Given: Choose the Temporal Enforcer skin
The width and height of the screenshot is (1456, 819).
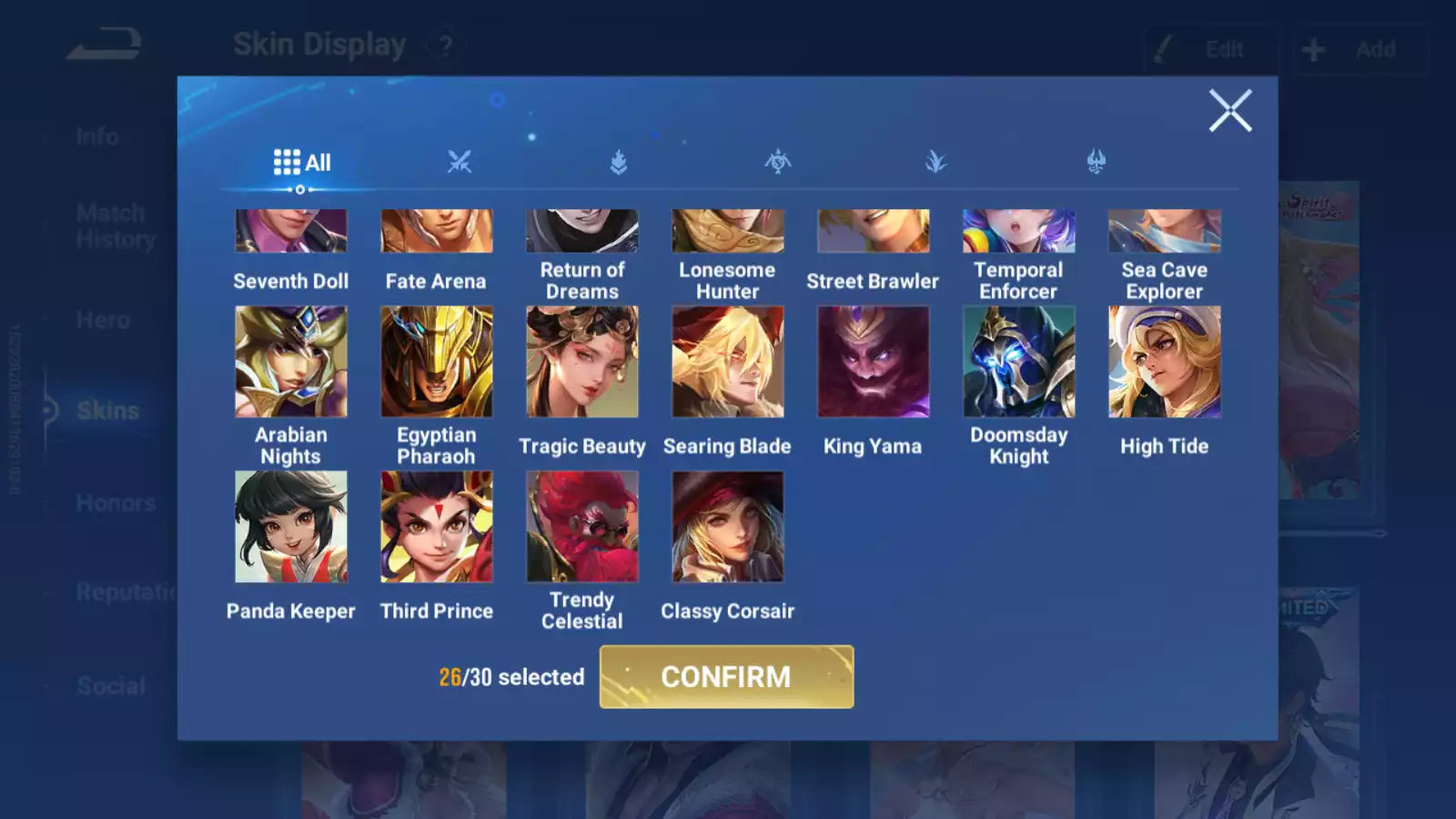Looking at the screenshot, I should pos(1019,232).
